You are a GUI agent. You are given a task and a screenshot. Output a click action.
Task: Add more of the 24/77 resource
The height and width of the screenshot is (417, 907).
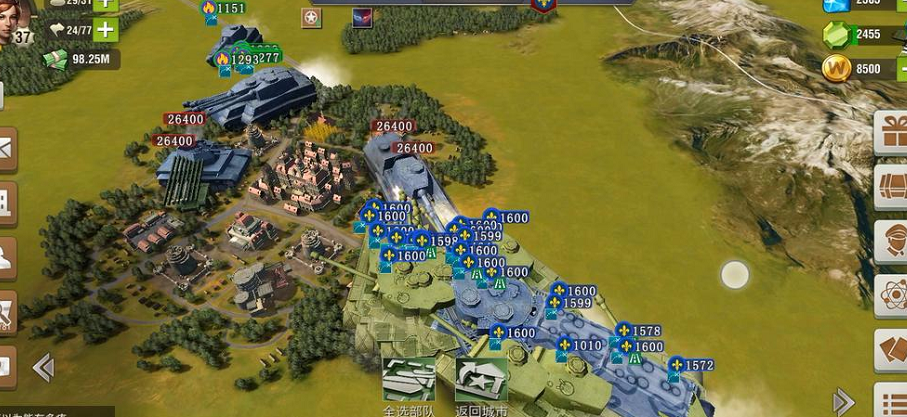click(x=105, y=30)
